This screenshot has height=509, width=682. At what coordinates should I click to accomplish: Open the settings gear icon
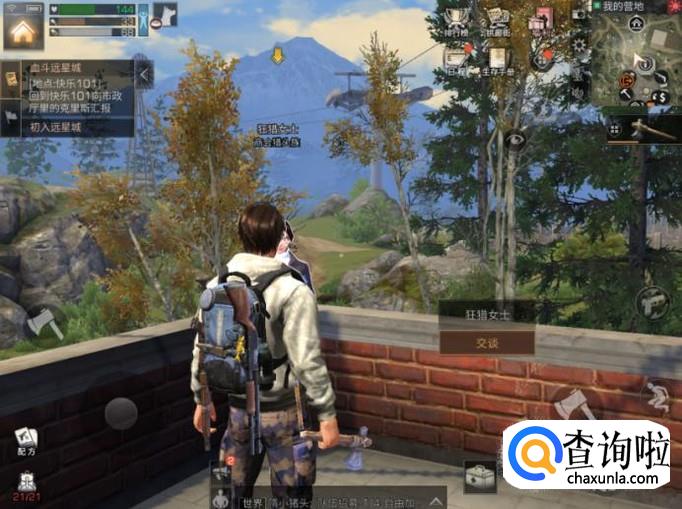coord(578,44)
